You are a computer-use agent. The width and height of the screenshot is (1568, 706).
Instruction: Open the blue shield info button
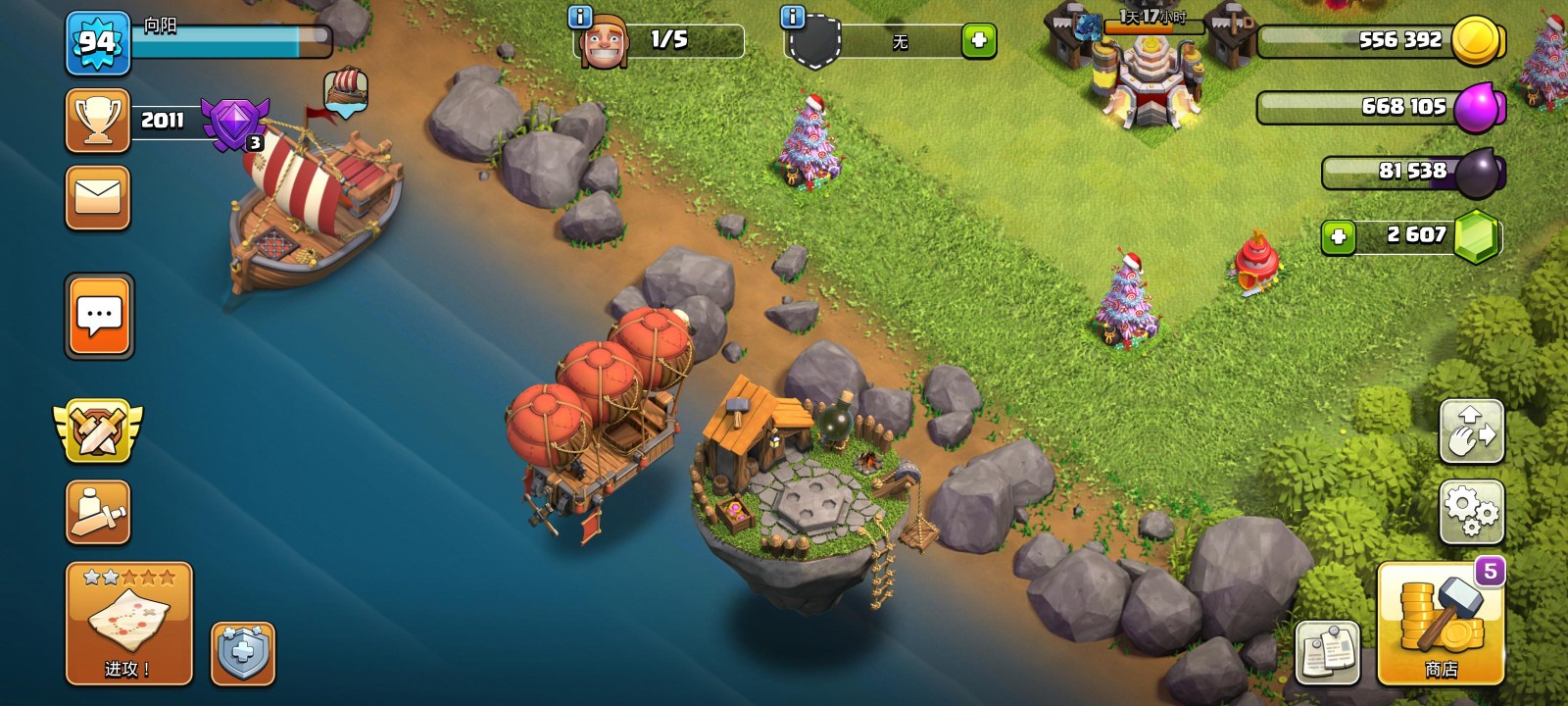(242, 652)
